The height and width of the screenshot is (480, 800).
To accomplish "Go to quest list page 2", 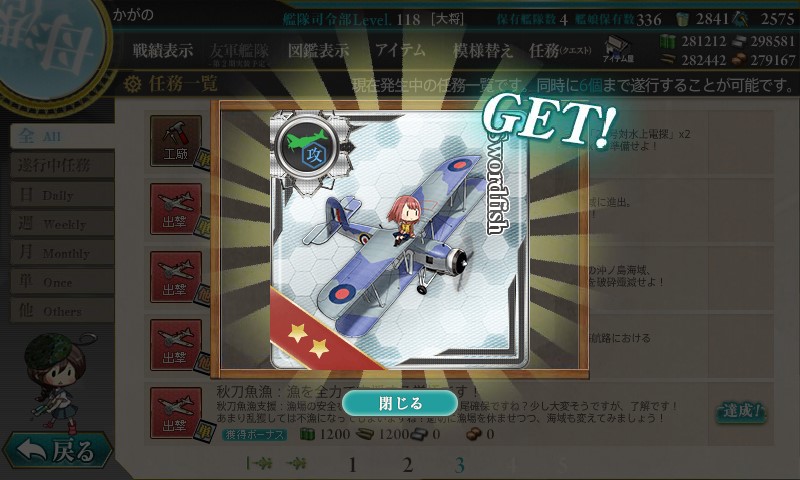I will pos(407,464).
